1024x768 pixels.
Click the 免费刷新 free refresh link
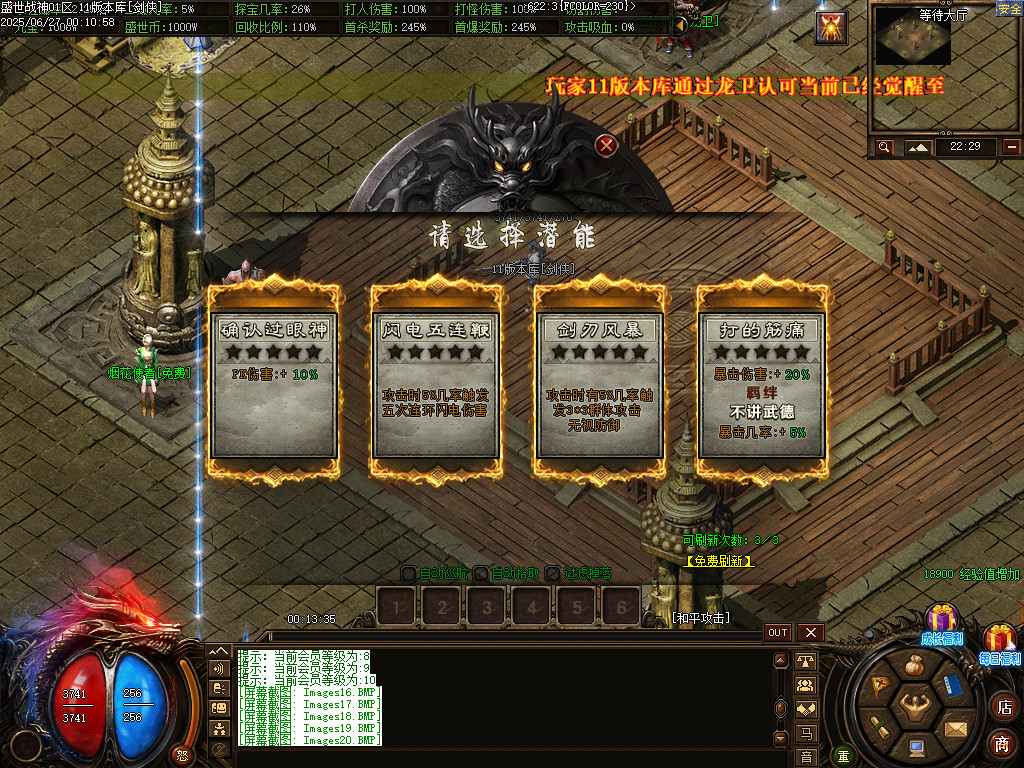pyautogui.click(x=719, y=562)
